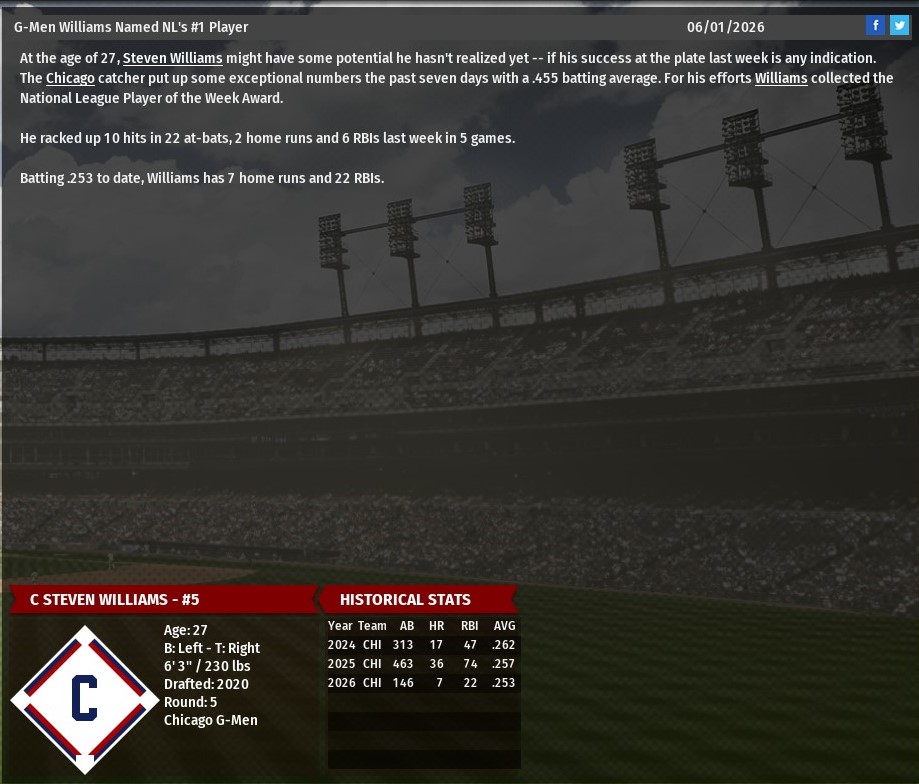The image size is (919, 784).
Task: Share the article on Twitter
Action: click(x=899, y=26)
